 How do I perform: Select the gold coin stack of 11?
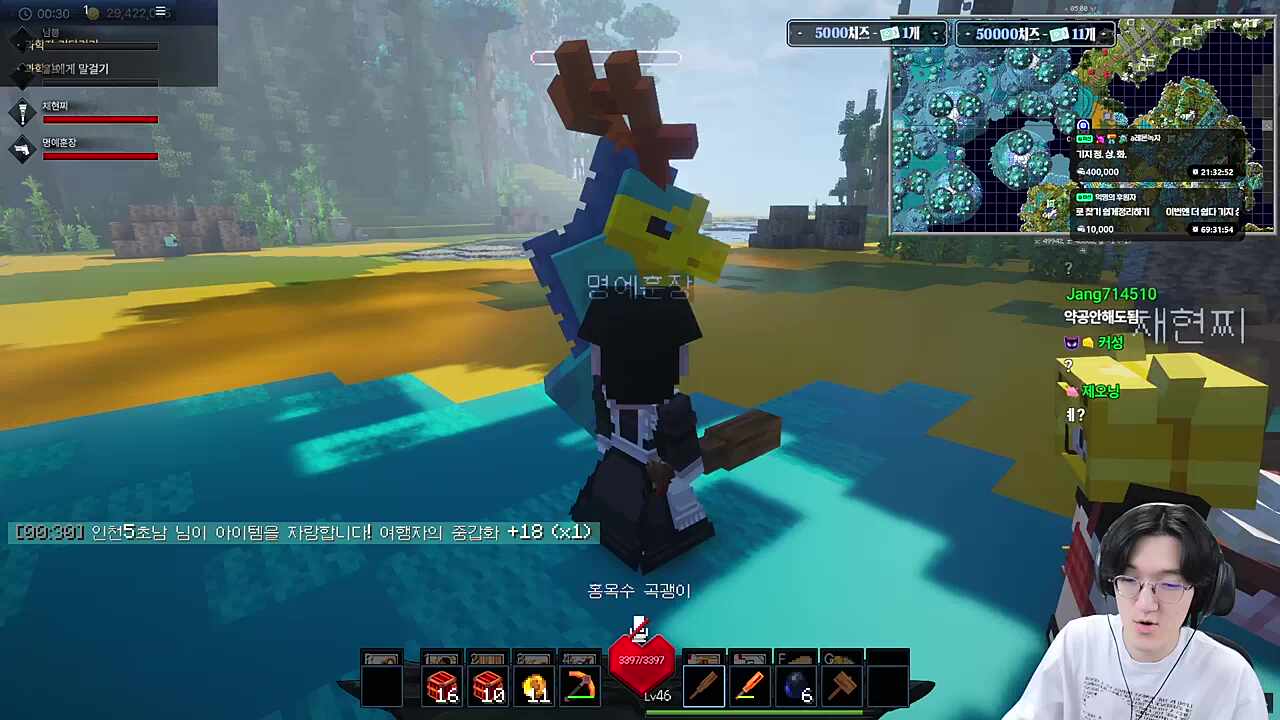535,687
